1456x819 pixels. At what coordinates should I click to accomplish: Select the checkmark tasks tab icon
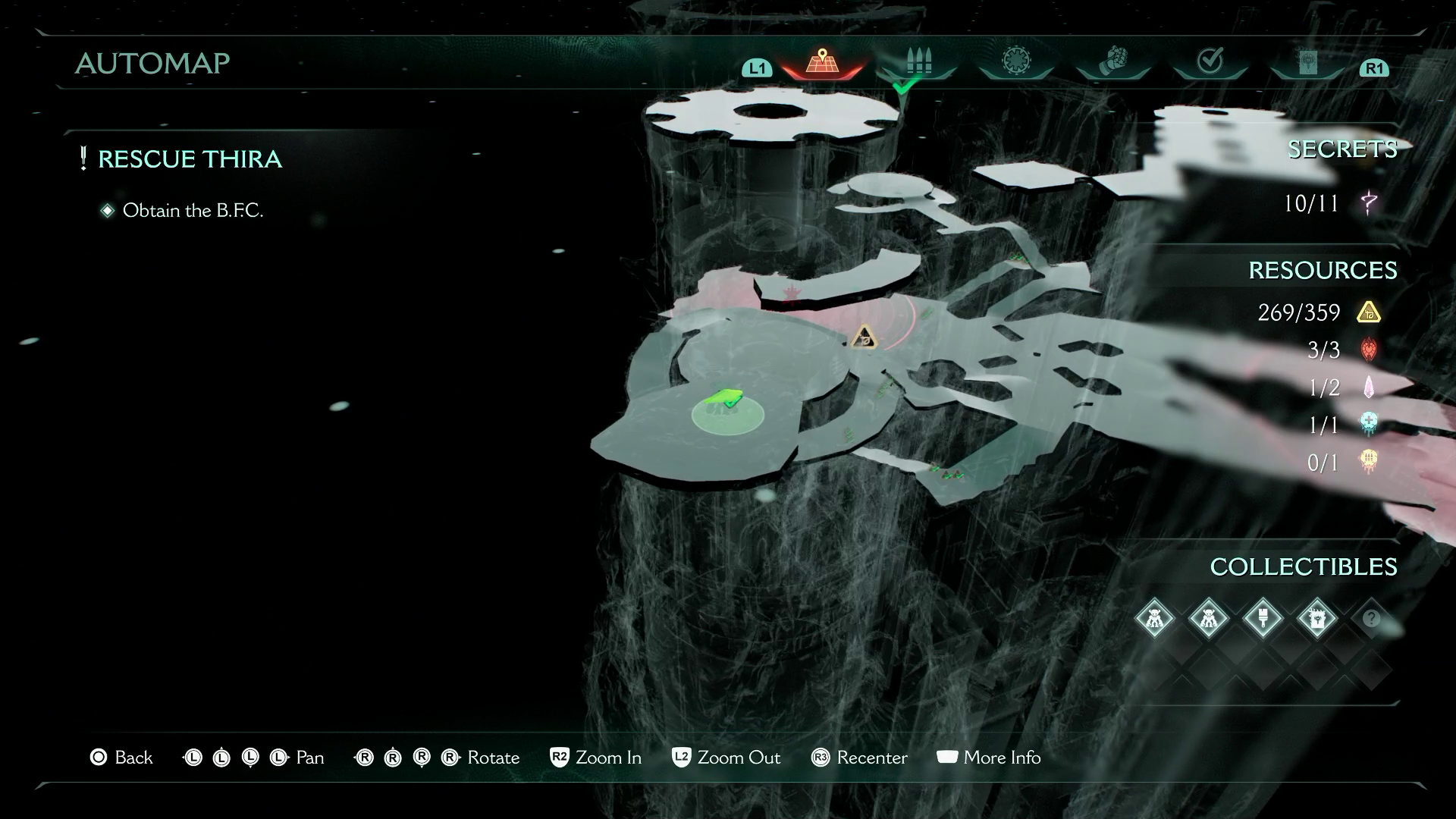[1211, 59]
